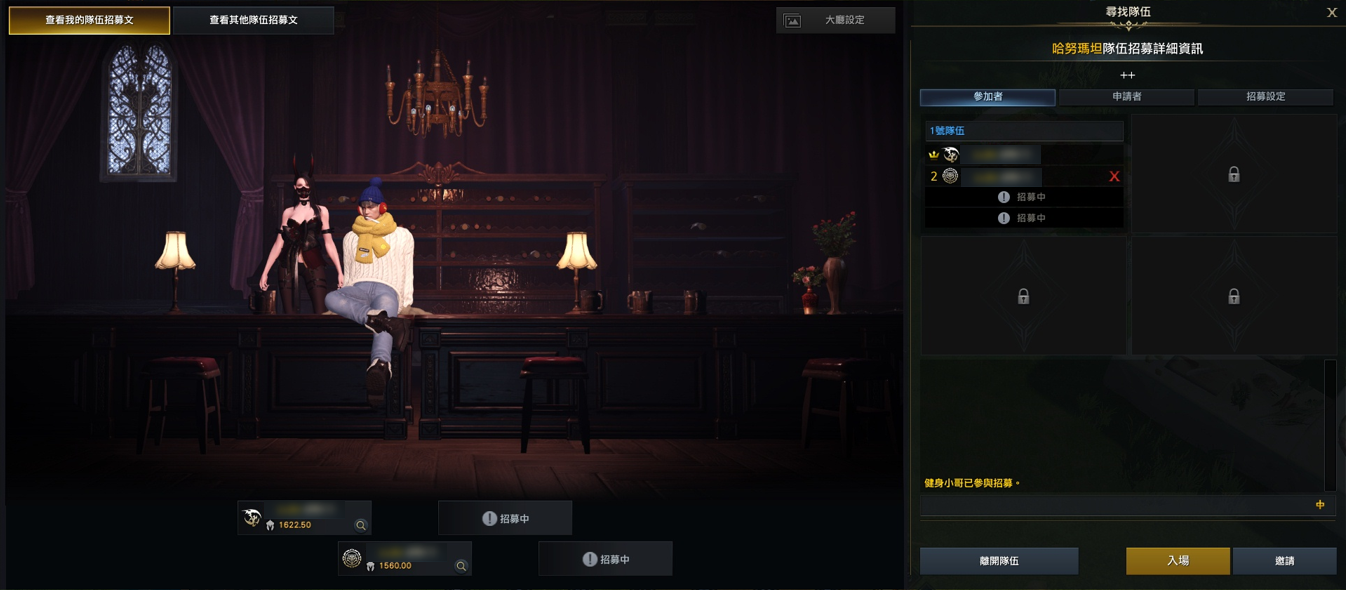Open 查看我的隊伍招募文 view
Image resolution: width=1346 pixels, height=590 pixels.
(x=89, y=20)
